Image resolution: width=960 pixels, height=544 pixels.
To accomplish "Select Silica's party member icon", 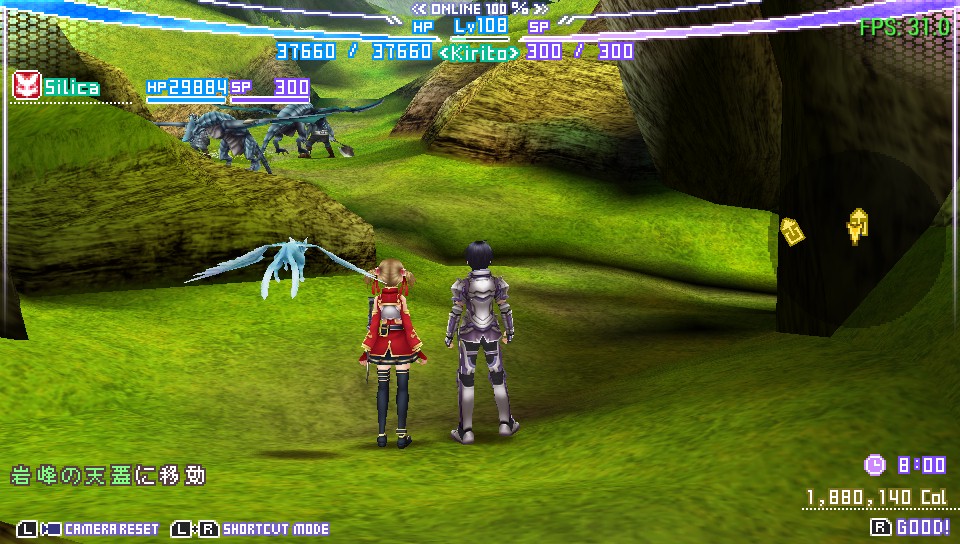I will pos(25,86).
